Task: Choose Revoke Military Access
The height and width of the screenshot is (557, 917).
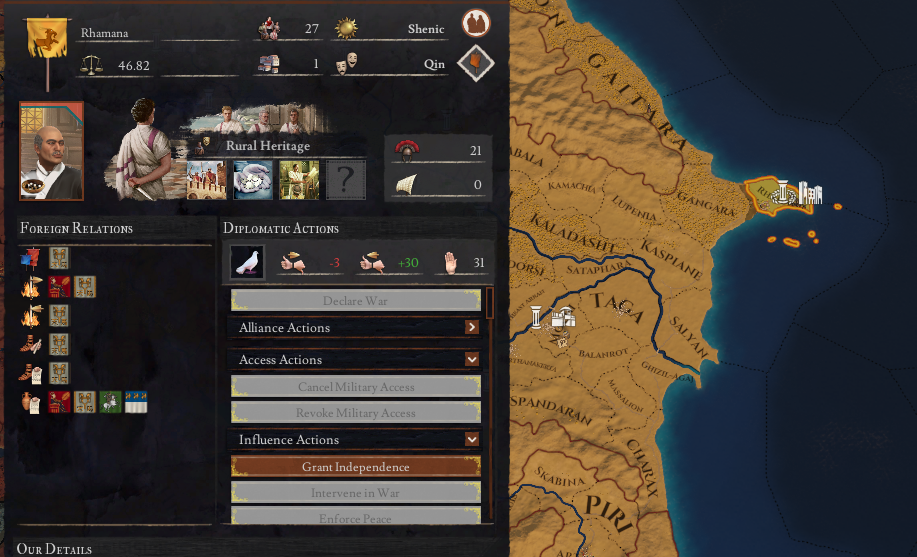Action: point(356,413)
